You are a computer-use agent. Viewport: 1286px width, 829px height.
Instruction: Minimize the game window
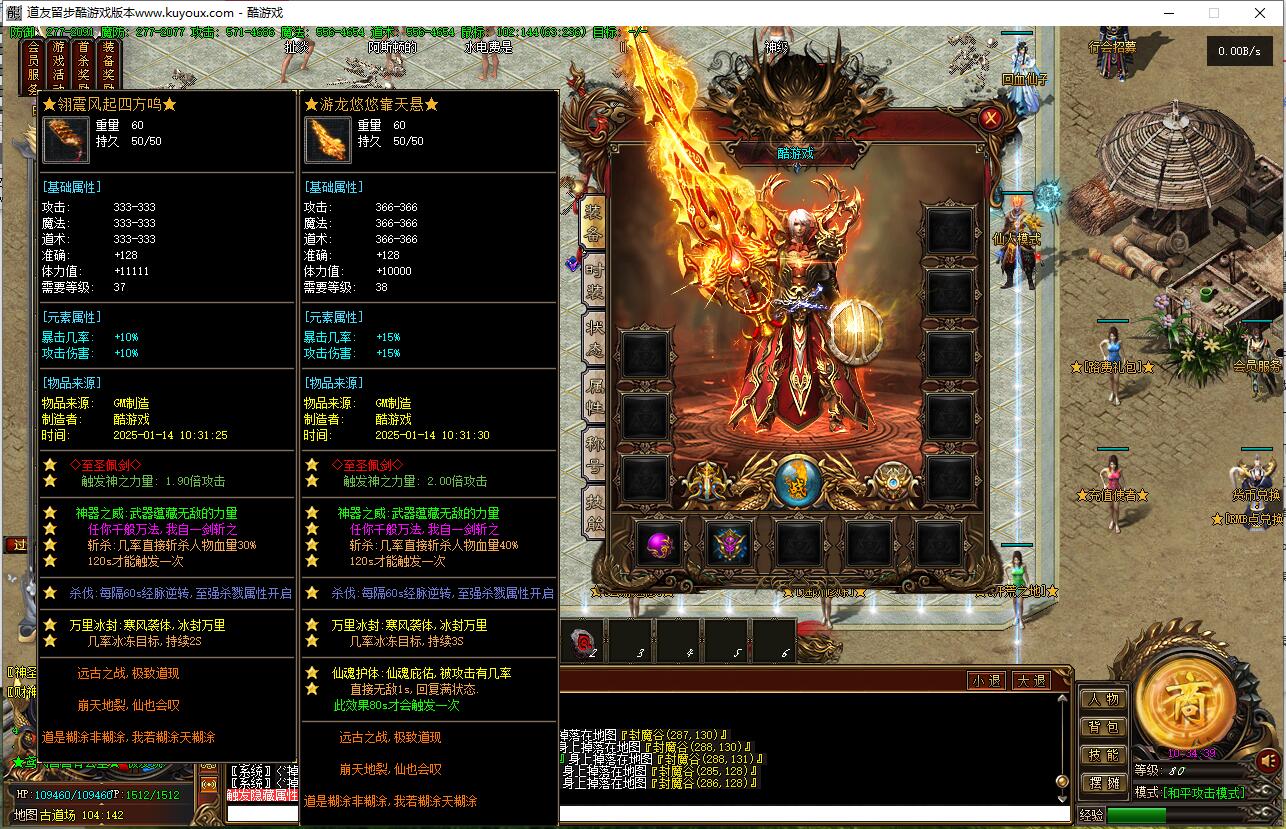[1167, 13]
